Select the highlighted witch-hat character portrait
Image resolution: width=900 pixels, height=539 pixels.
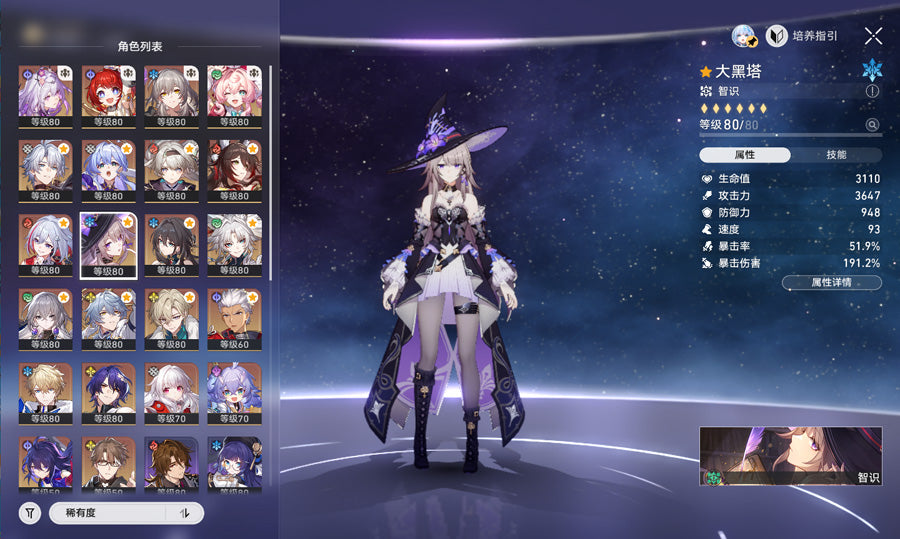click(107, 245)
